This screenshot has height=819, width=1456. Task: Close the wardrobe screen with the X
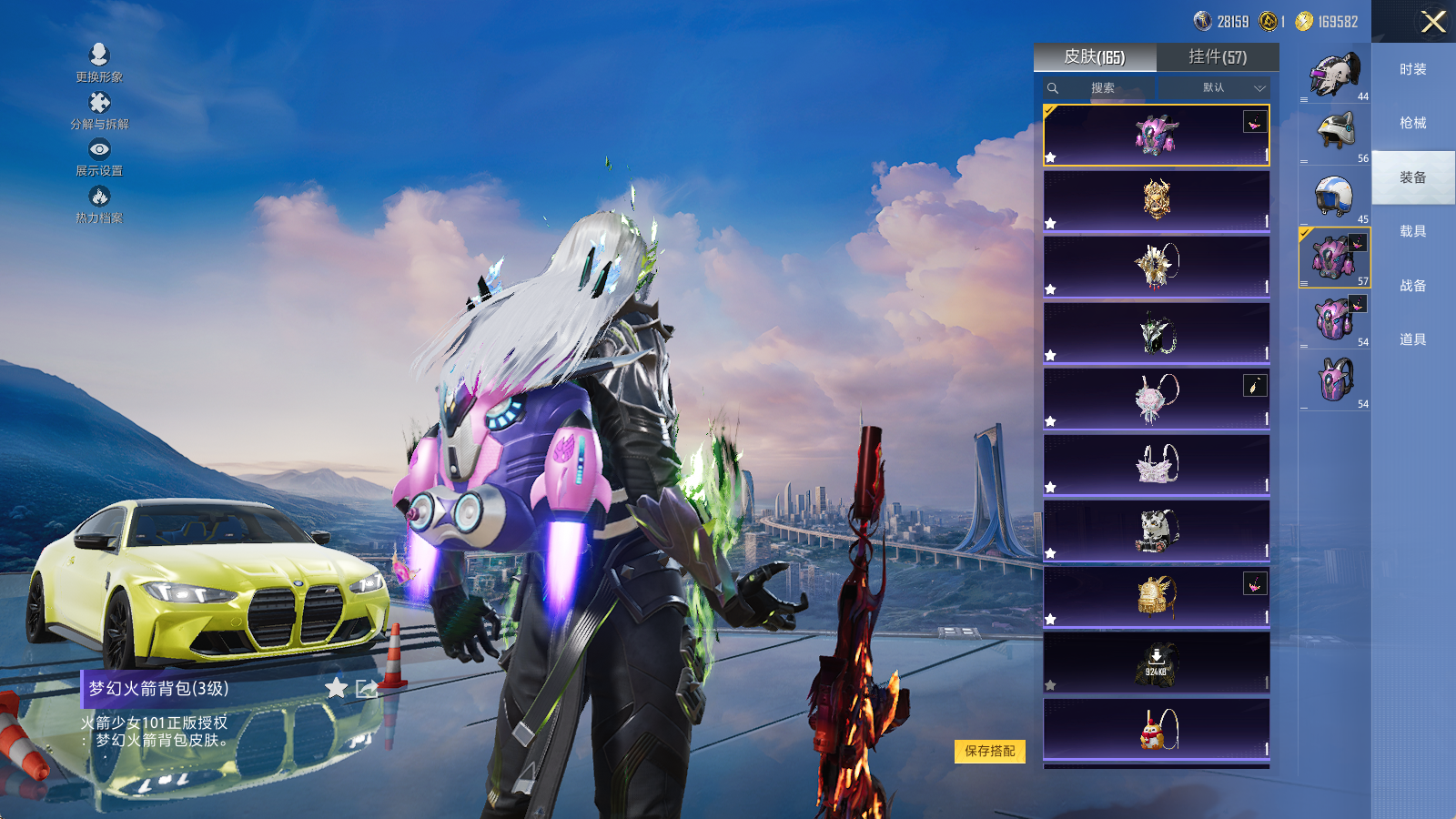pyautogui.click(x=1433, y=22)
